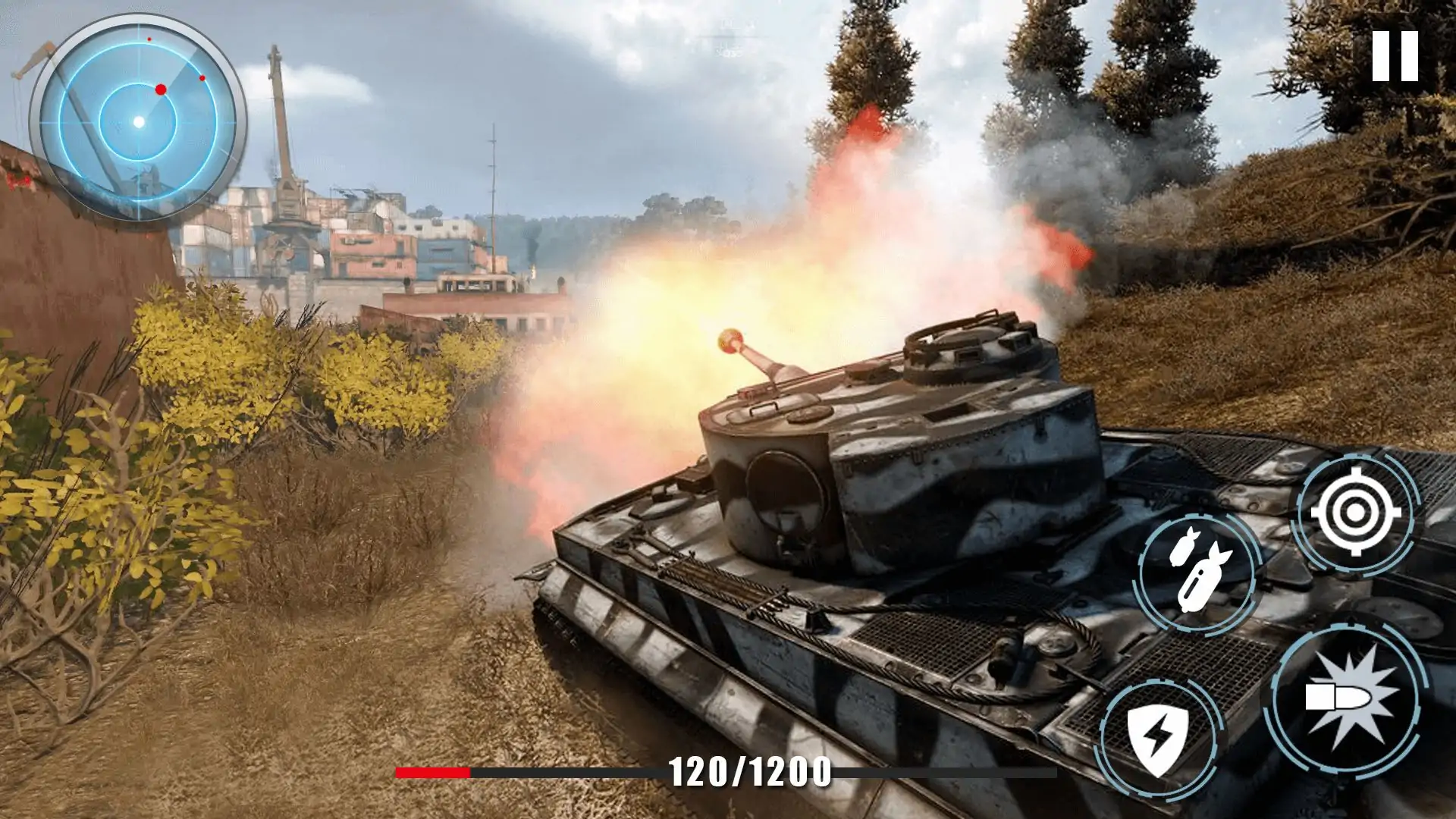
Task: Open the circular radar minimap
Action: (x=138, y=121)
